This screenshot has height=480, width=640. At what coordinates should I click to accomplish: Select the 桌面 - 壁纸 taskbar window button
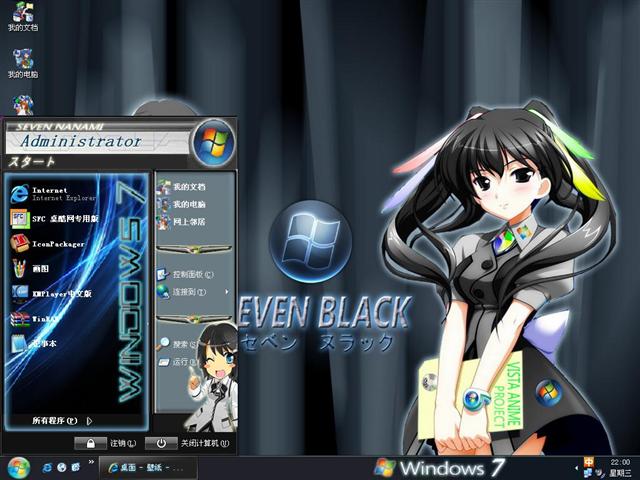(x=147, y=467)
